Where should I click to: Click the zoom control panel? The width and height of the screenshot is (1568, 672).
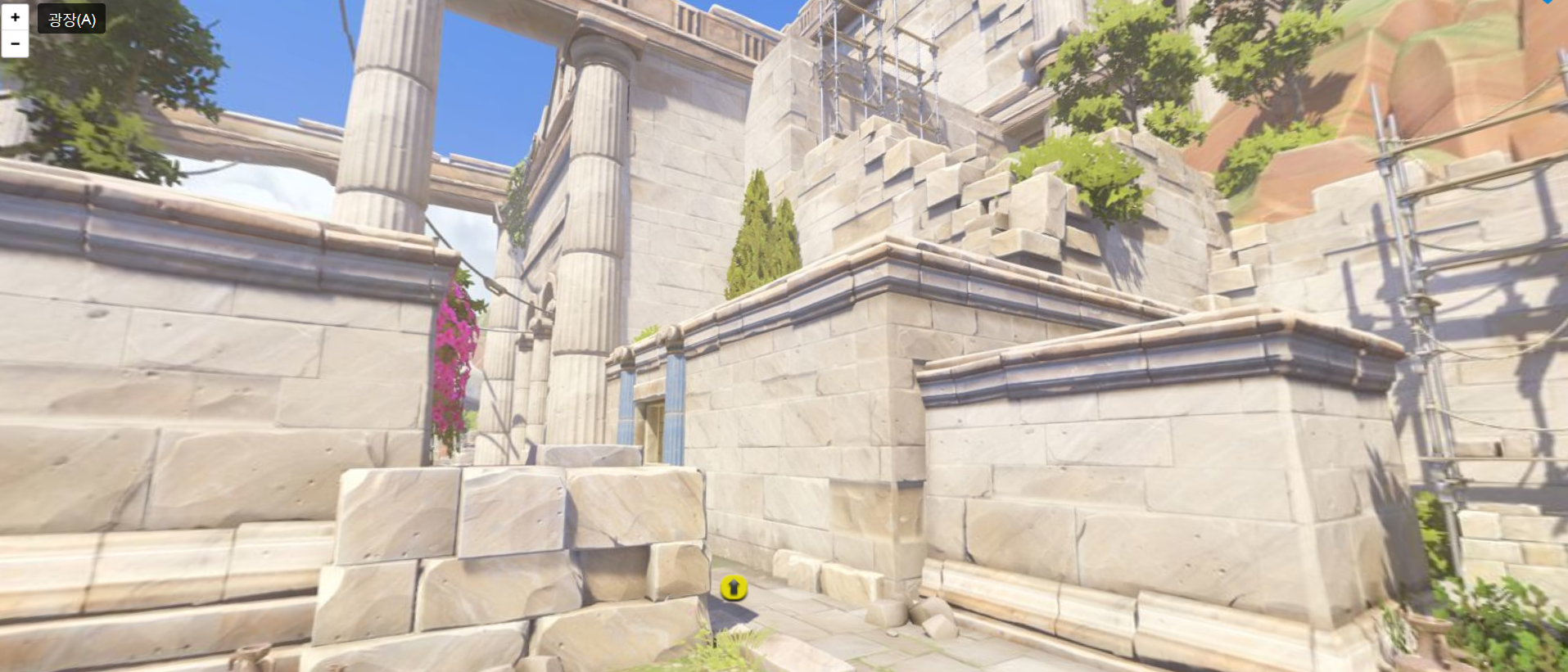15,29
